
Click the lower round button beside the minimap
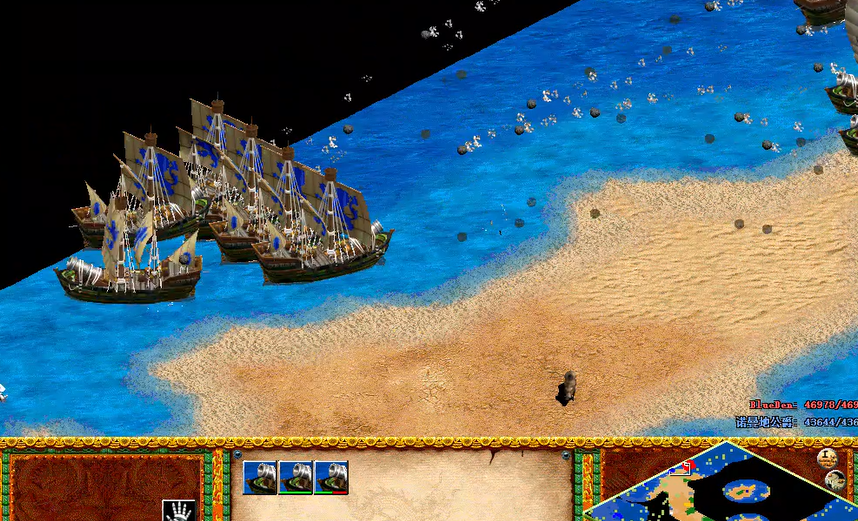836,481
